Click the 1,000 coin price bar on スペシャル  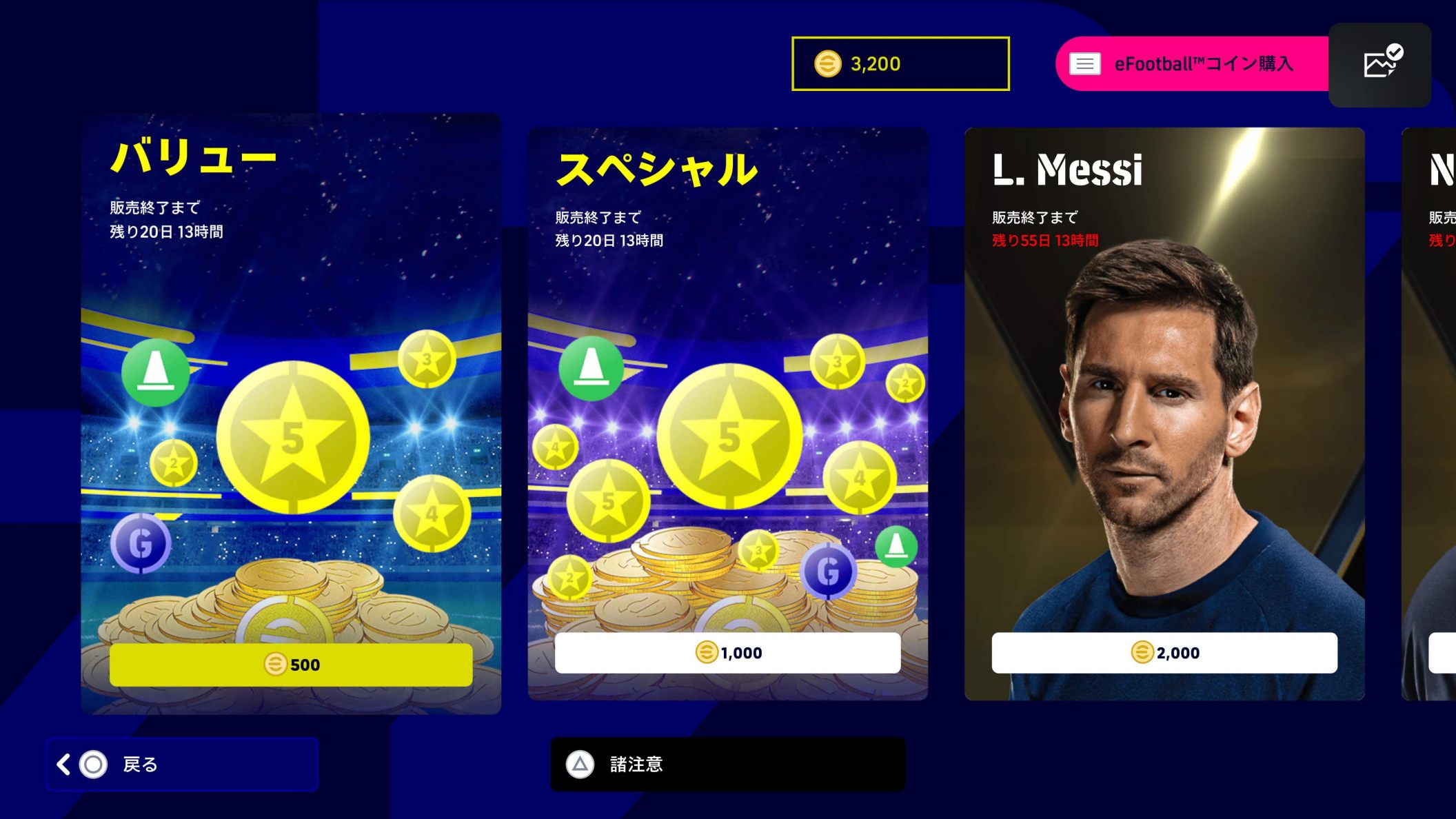(x=727, y=652)
